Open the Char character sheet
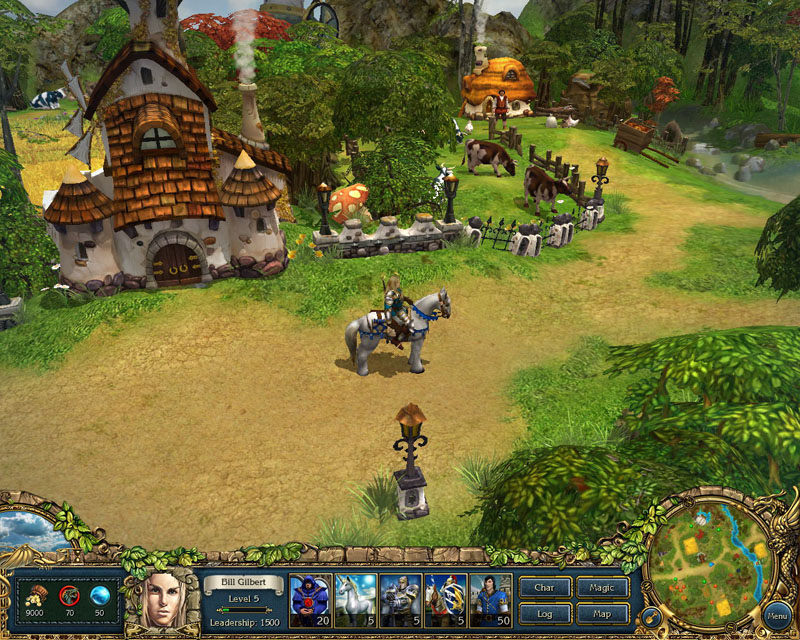800x640 pixels. [x=545, y=588]
